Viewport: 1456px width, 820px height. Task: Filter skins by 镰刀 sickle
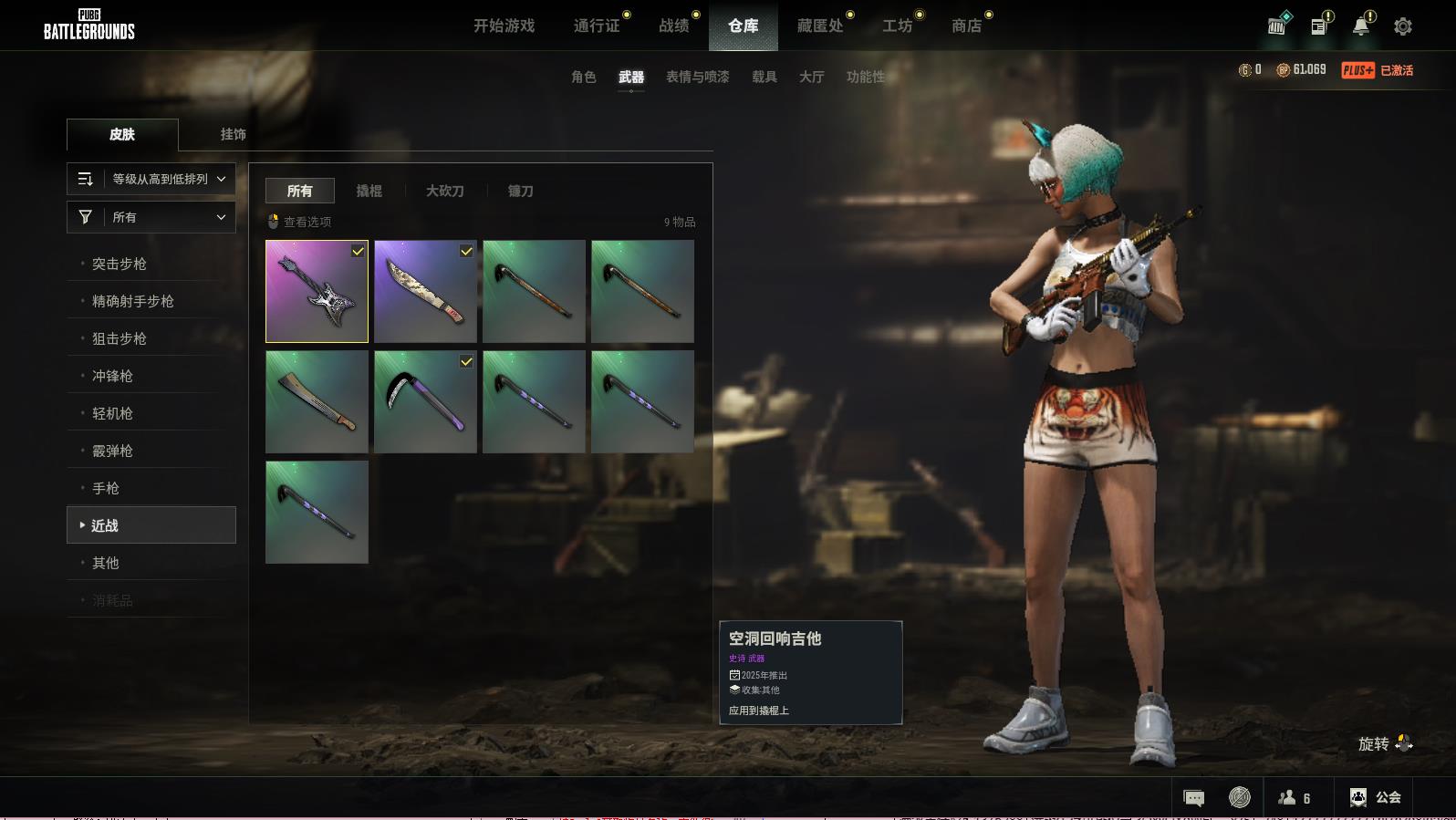[520, 191]
